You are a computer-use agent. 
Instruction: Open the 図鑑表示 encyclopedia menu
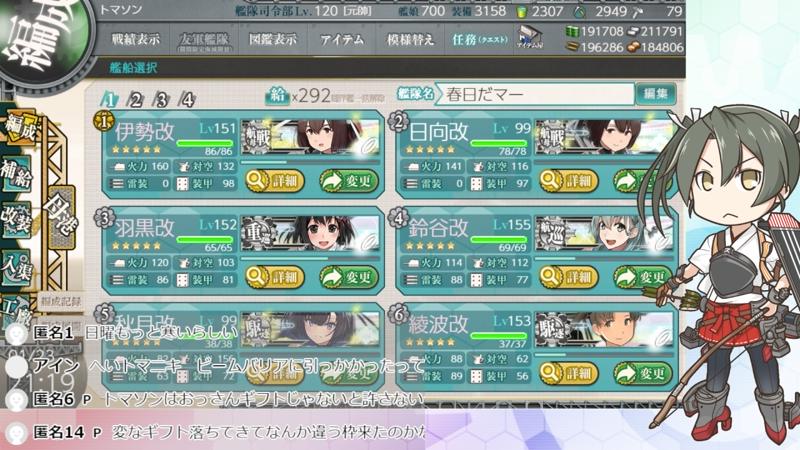[x=272, y=40]
